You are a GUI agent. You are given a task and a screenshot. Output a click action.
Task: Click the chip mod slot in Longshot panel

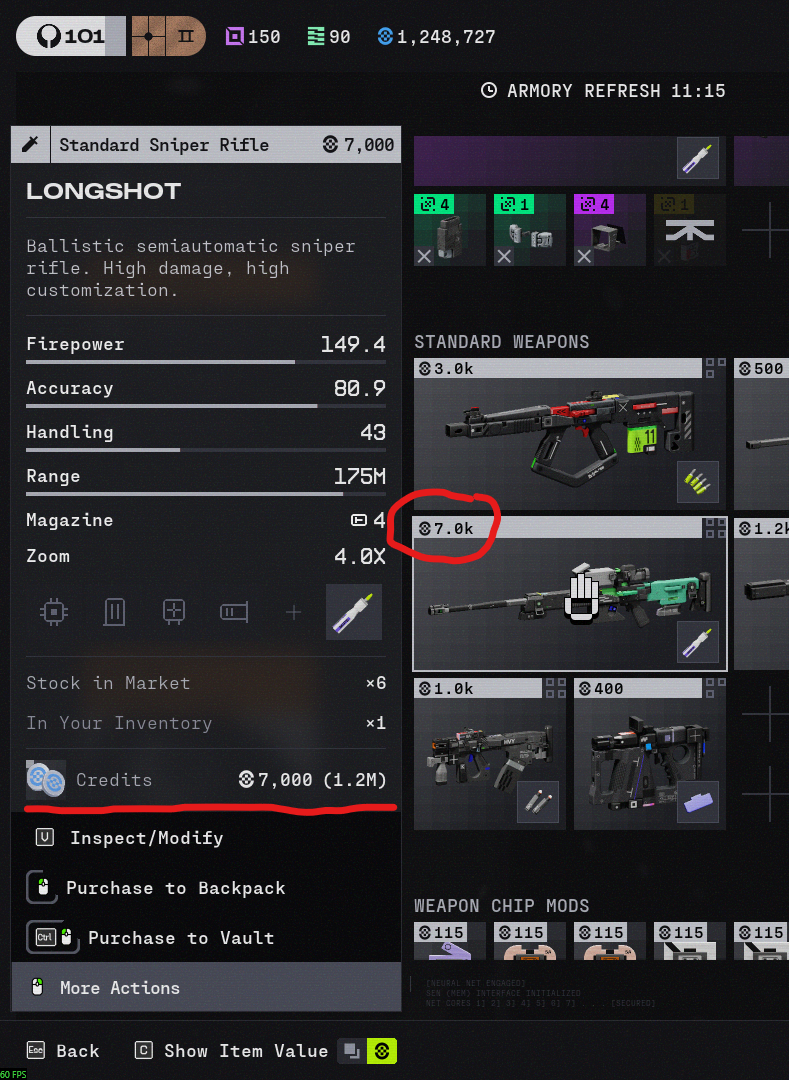[x=53, y=612]
